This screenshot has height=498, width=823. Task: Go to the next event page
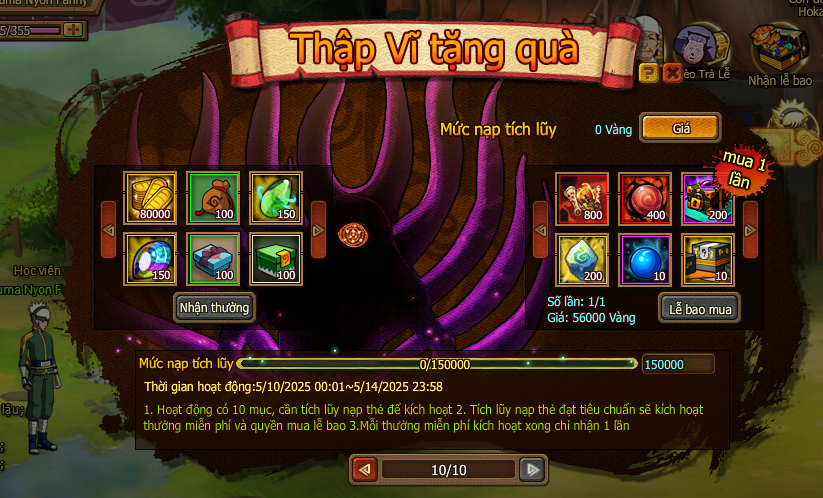[x=534, y=469]
